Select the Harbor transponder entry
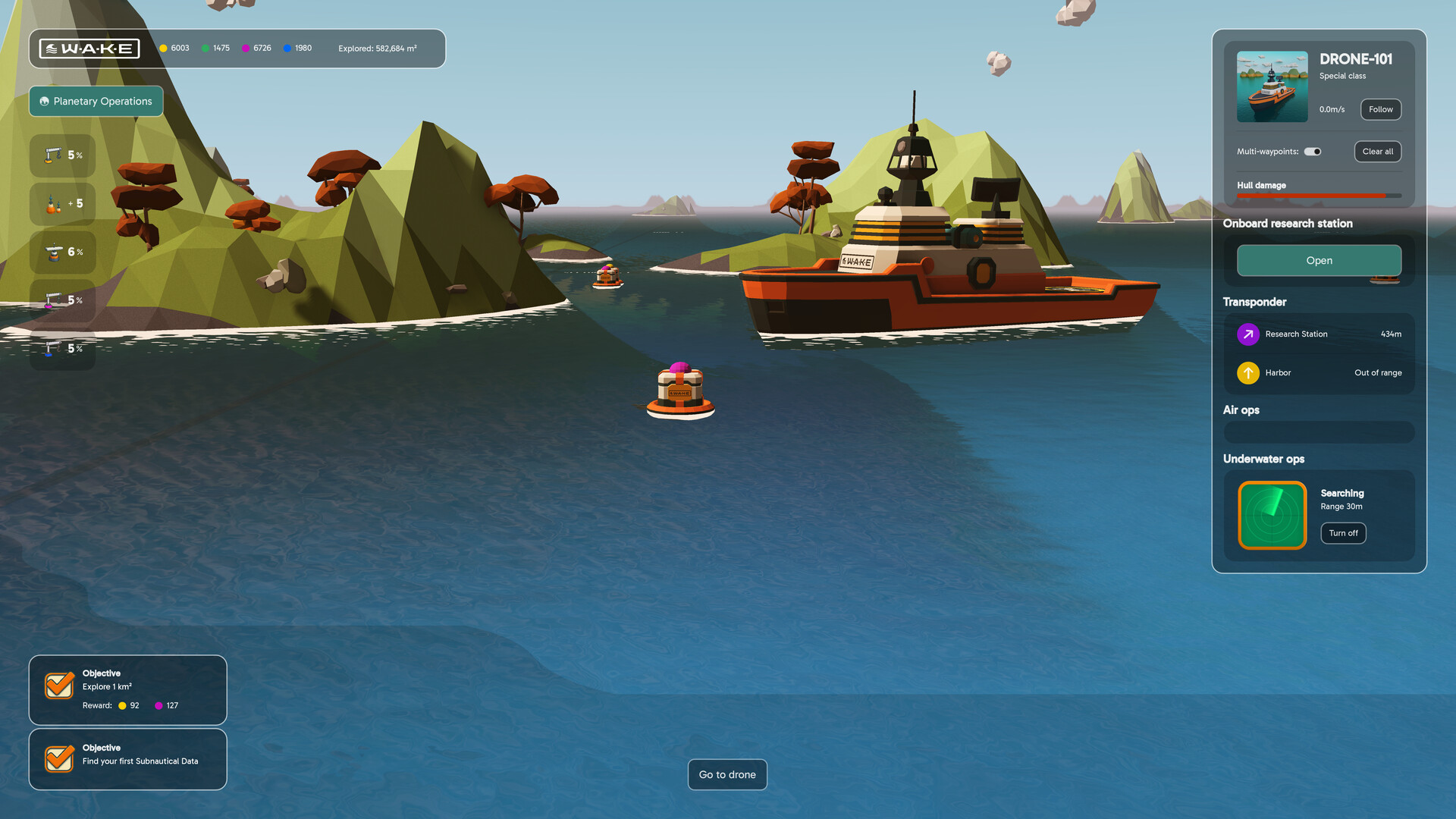The width and height of the screenshot is (1456, 819). tap(1319, 373)
